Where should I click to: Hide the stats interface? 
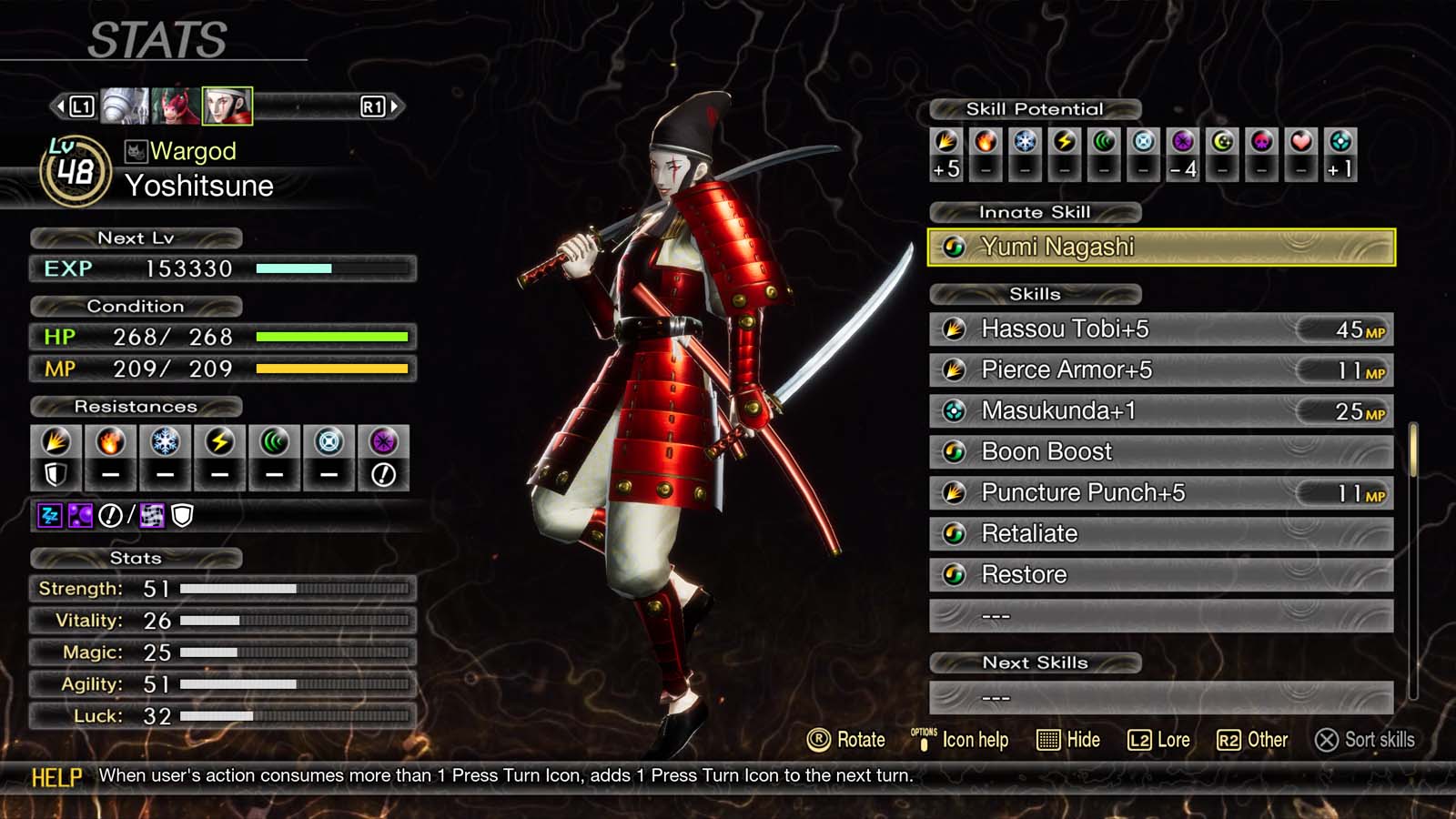coord(1068,740)
